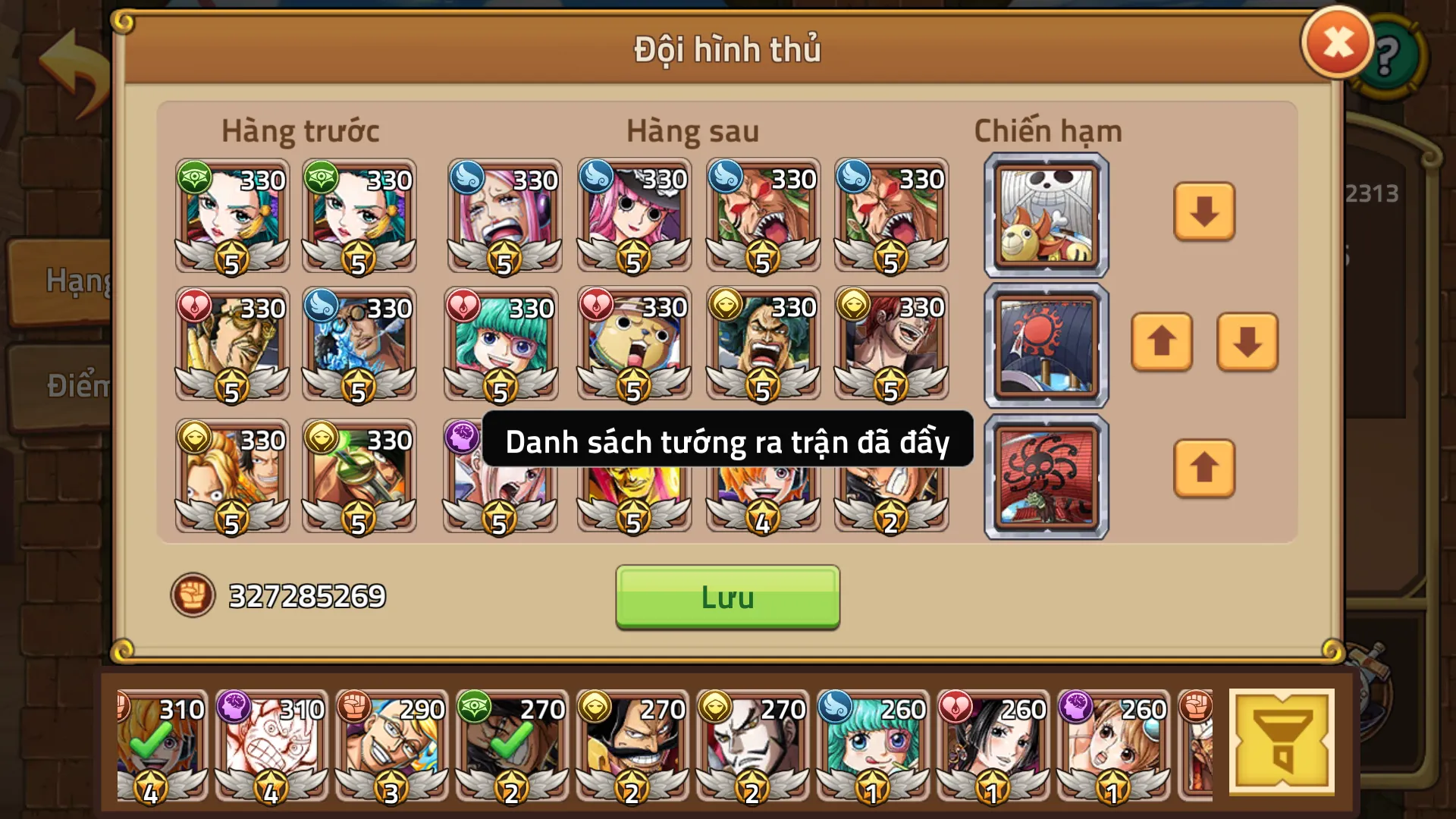This screenshot has width=1456, height=819.
Task: Select the red sun pirate ship thumbnail
Action: coord(1045,345)
